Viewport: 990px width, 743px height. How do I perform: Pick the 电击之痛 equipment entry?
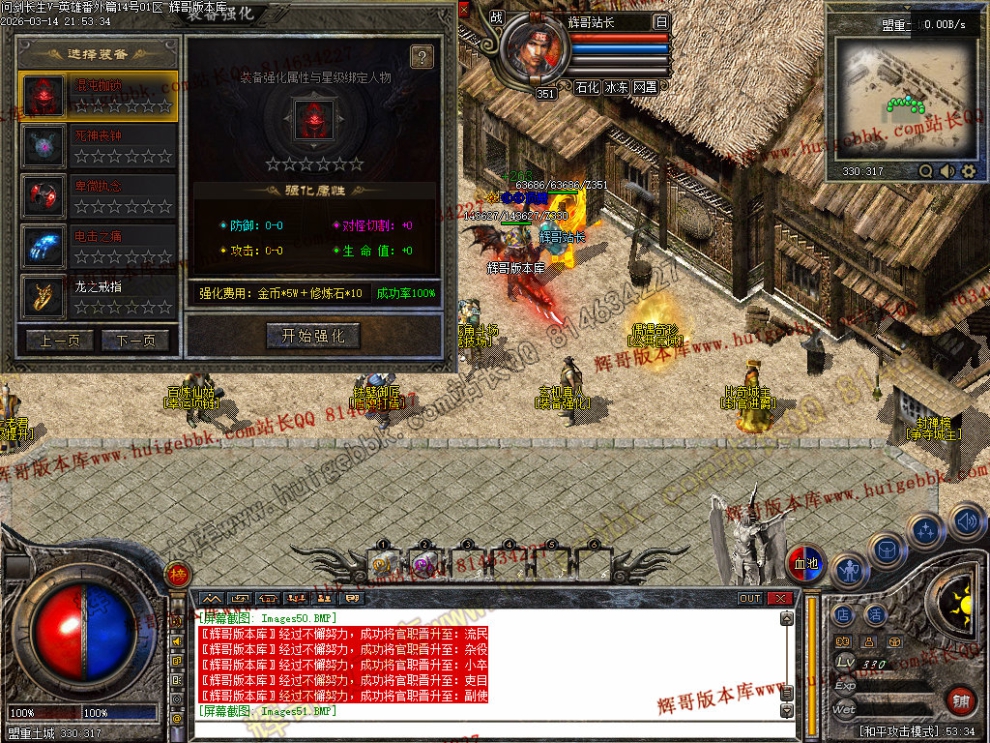98,247
